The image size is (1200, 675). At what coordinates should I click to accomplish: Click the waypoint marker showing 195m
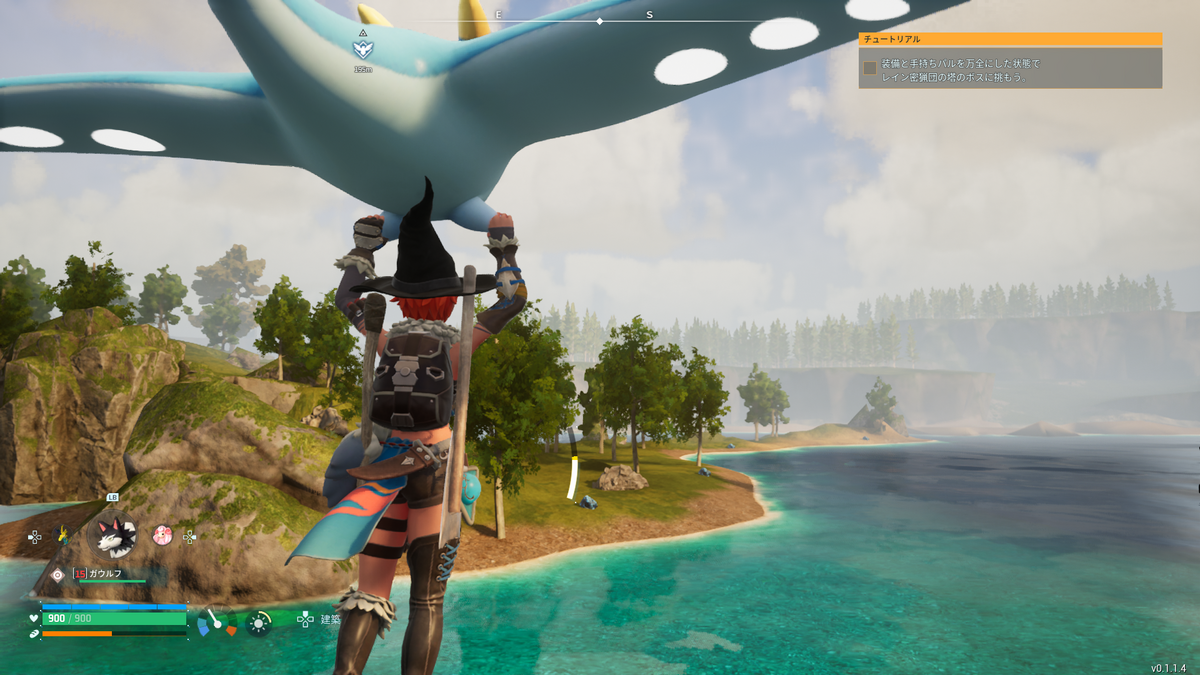pyautogui.click(x=362, y=46)
